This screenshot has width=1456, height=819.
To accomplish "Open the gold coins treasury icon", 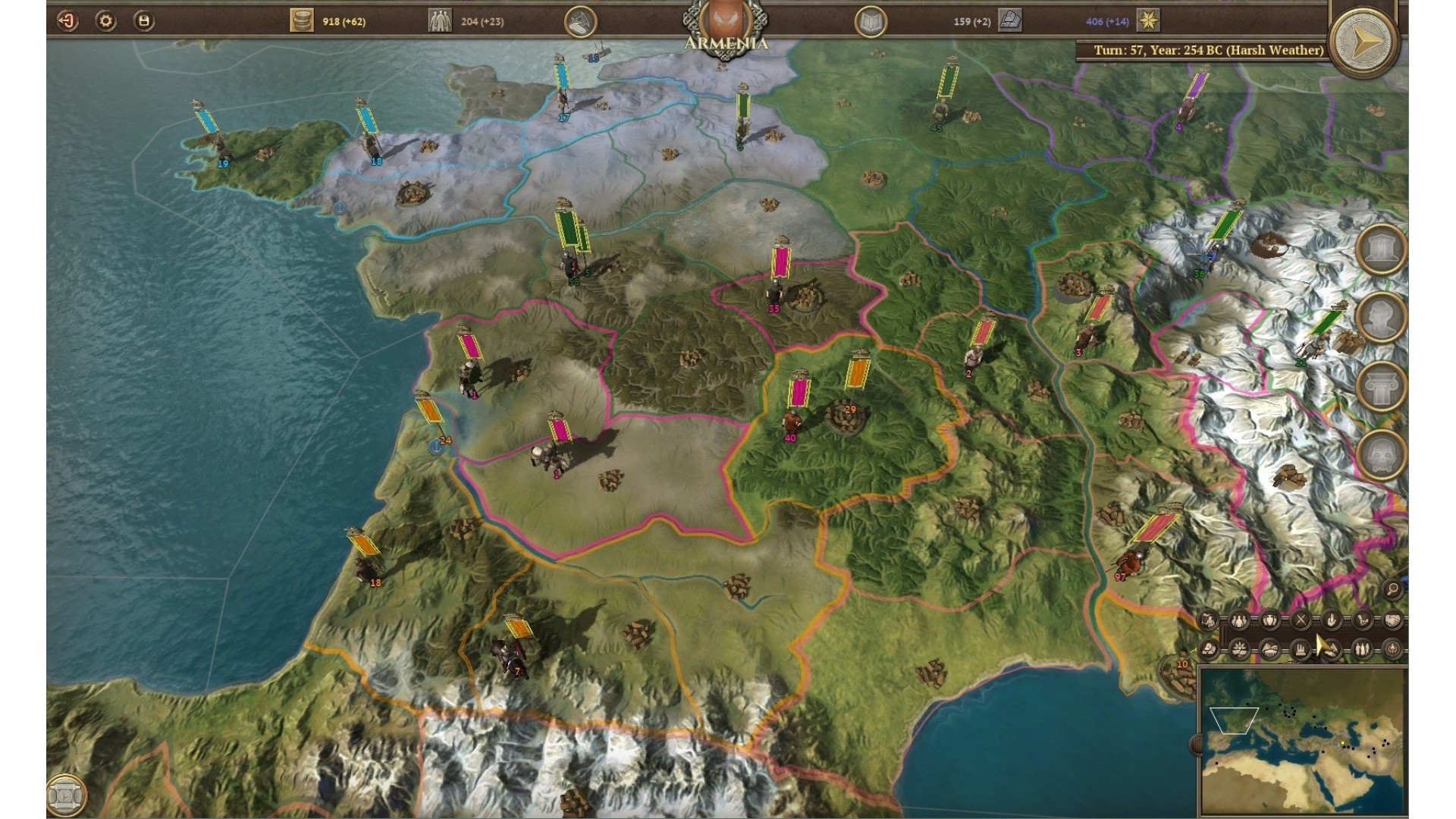I will [301, 21].
